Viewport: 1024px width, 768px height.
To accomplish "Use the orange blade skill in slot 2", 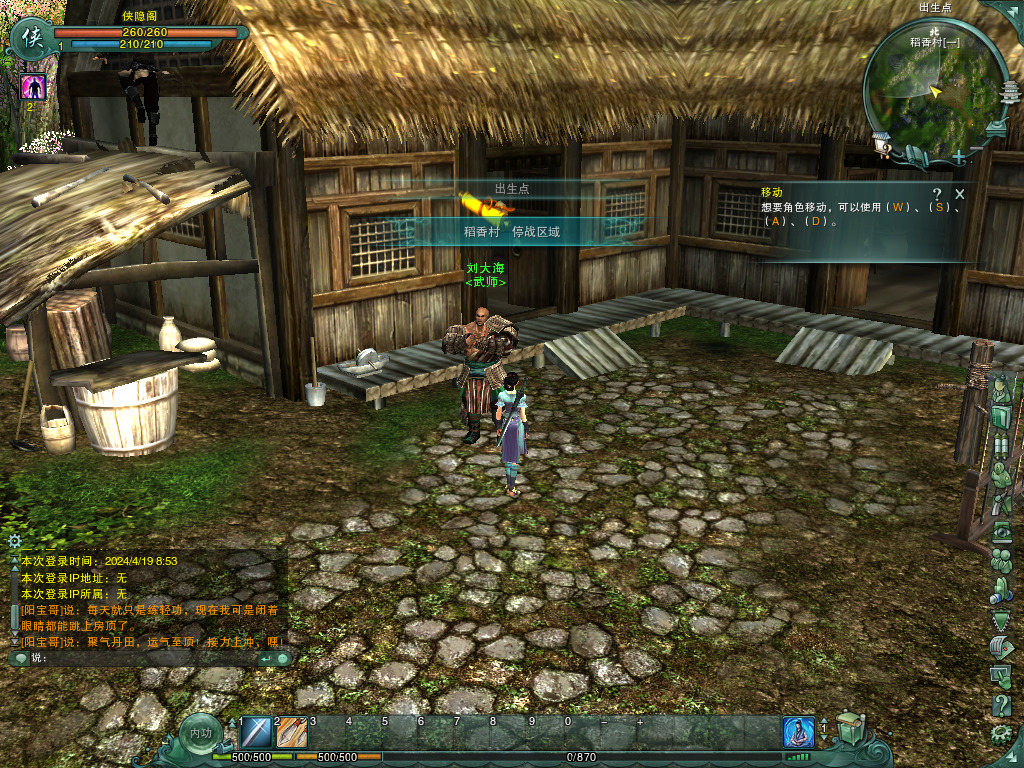I will 292,734.
